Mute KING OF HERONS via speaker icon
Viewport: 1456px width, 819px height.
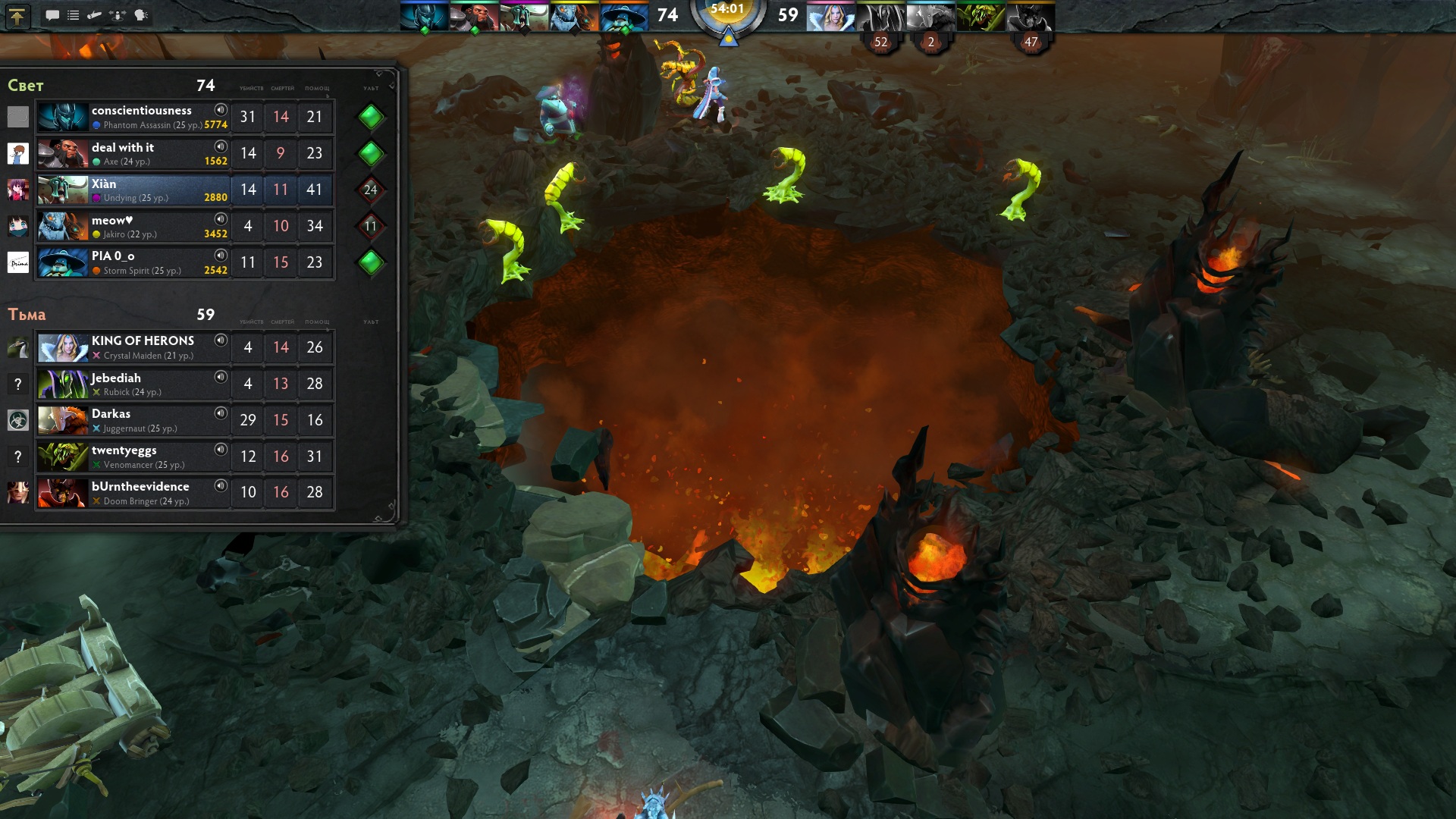tap(221, 340)
